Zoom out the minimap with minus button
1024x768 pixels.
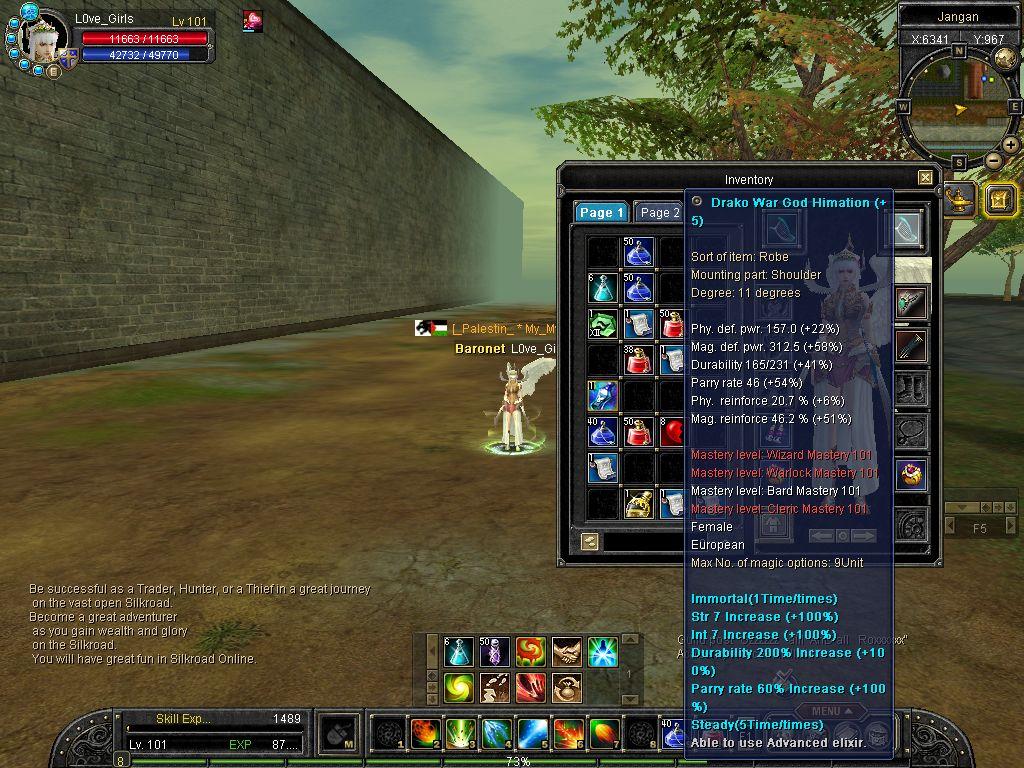click(993, 160)
